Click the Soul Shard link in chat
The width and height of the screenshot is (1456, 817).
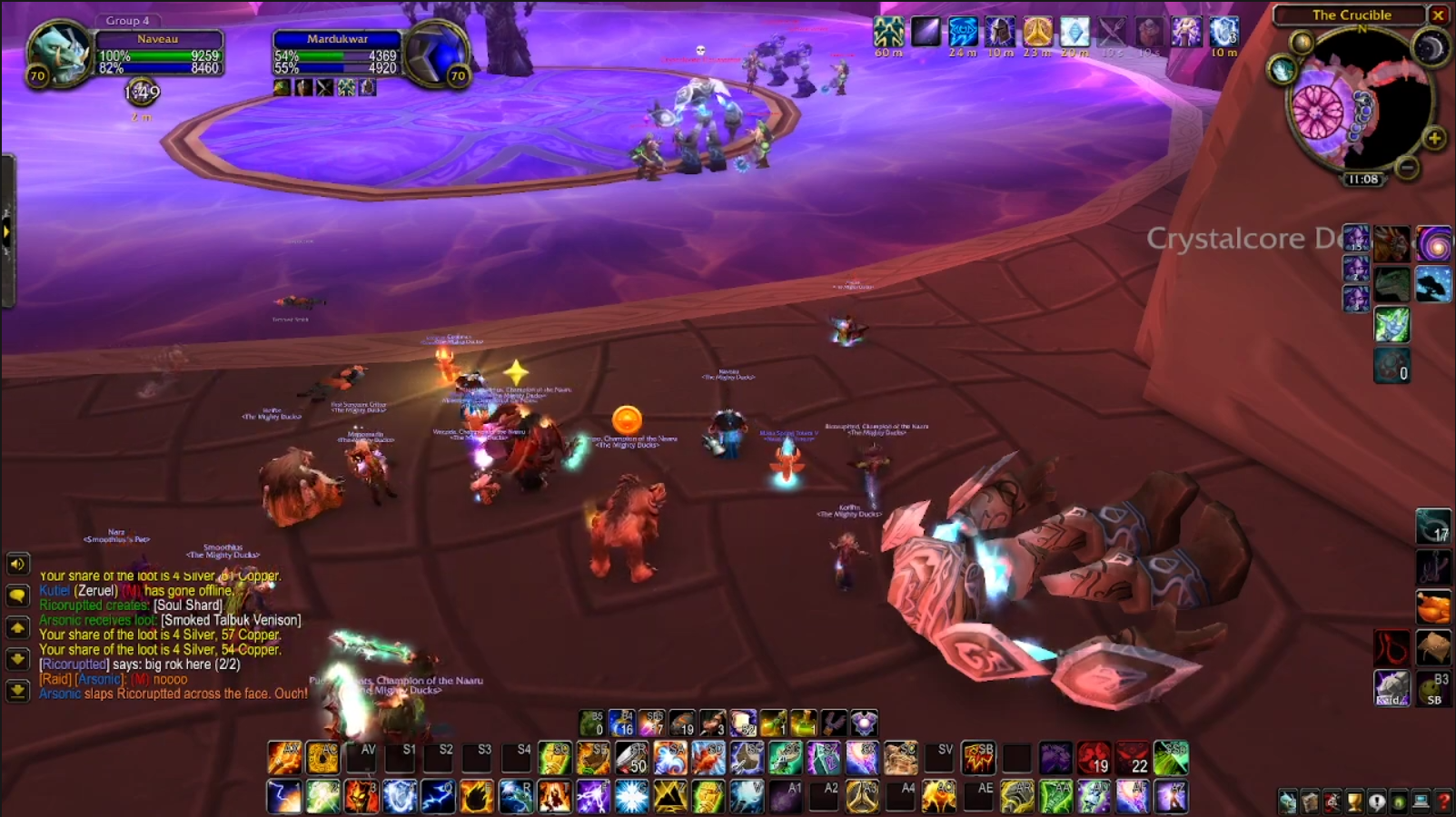[188, 605]
